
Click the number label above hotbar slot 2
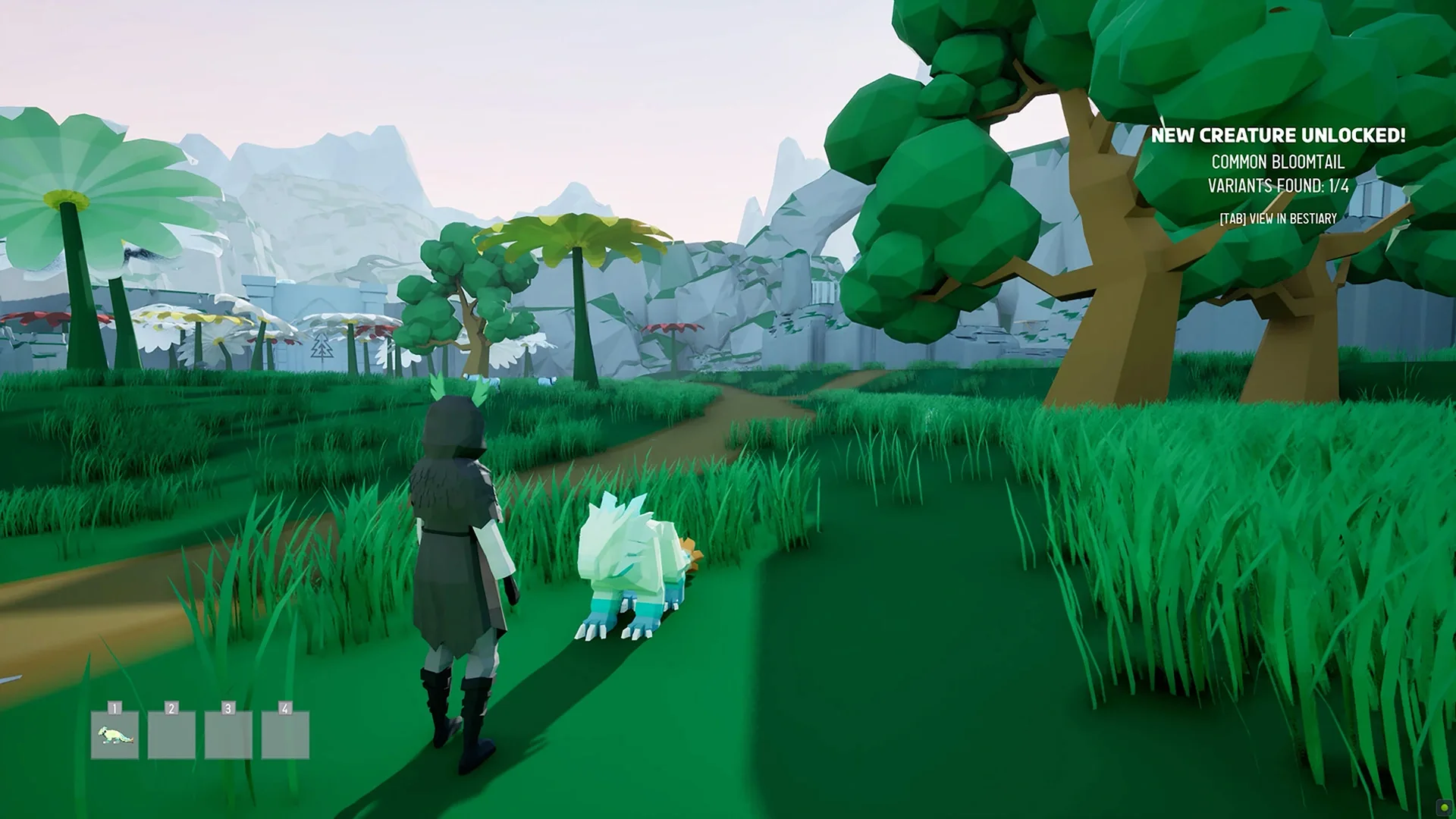pos(171,708)
